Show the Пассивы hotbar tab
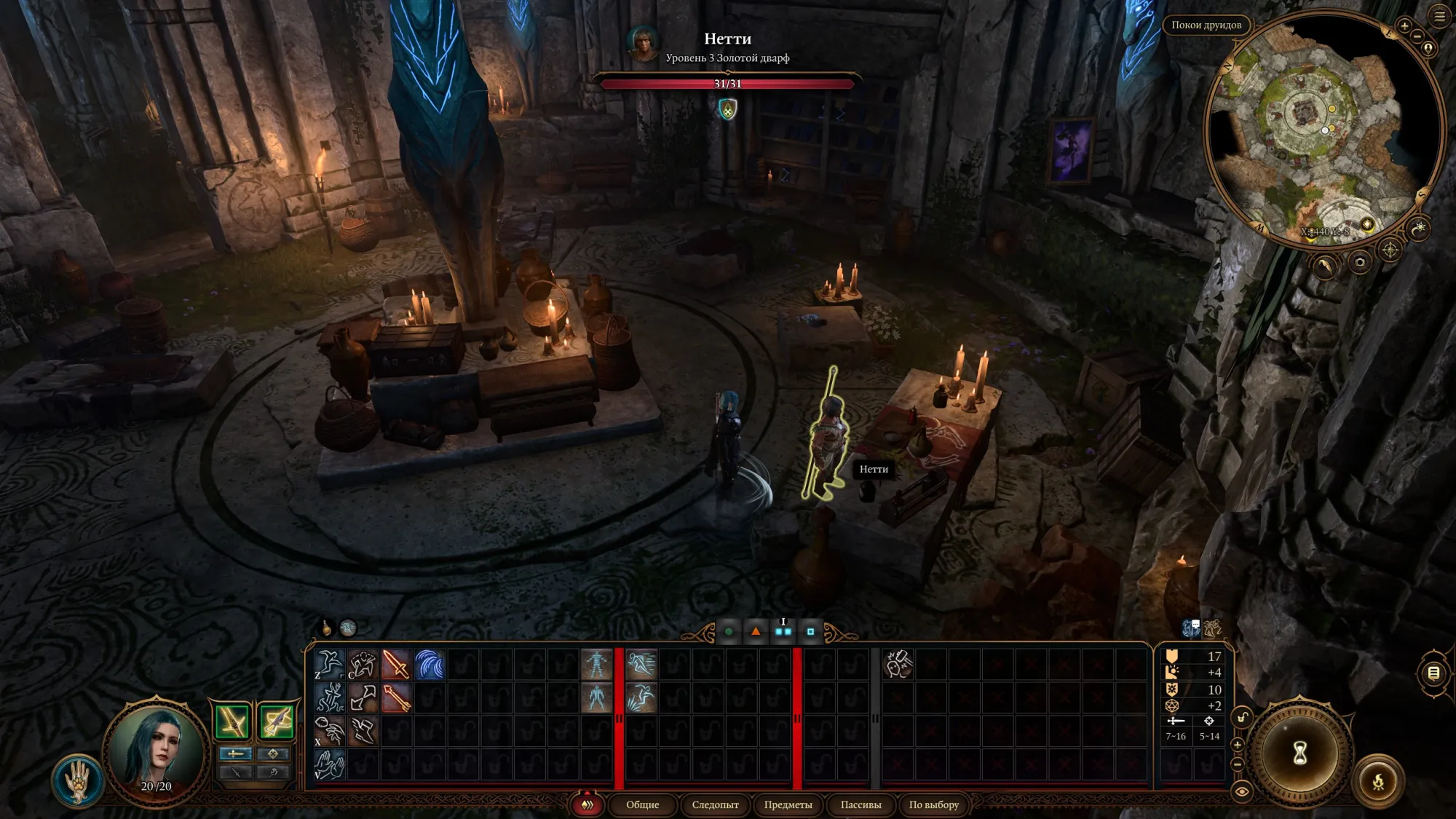Viewport: 1456px width, 819px height. (860, 804)
